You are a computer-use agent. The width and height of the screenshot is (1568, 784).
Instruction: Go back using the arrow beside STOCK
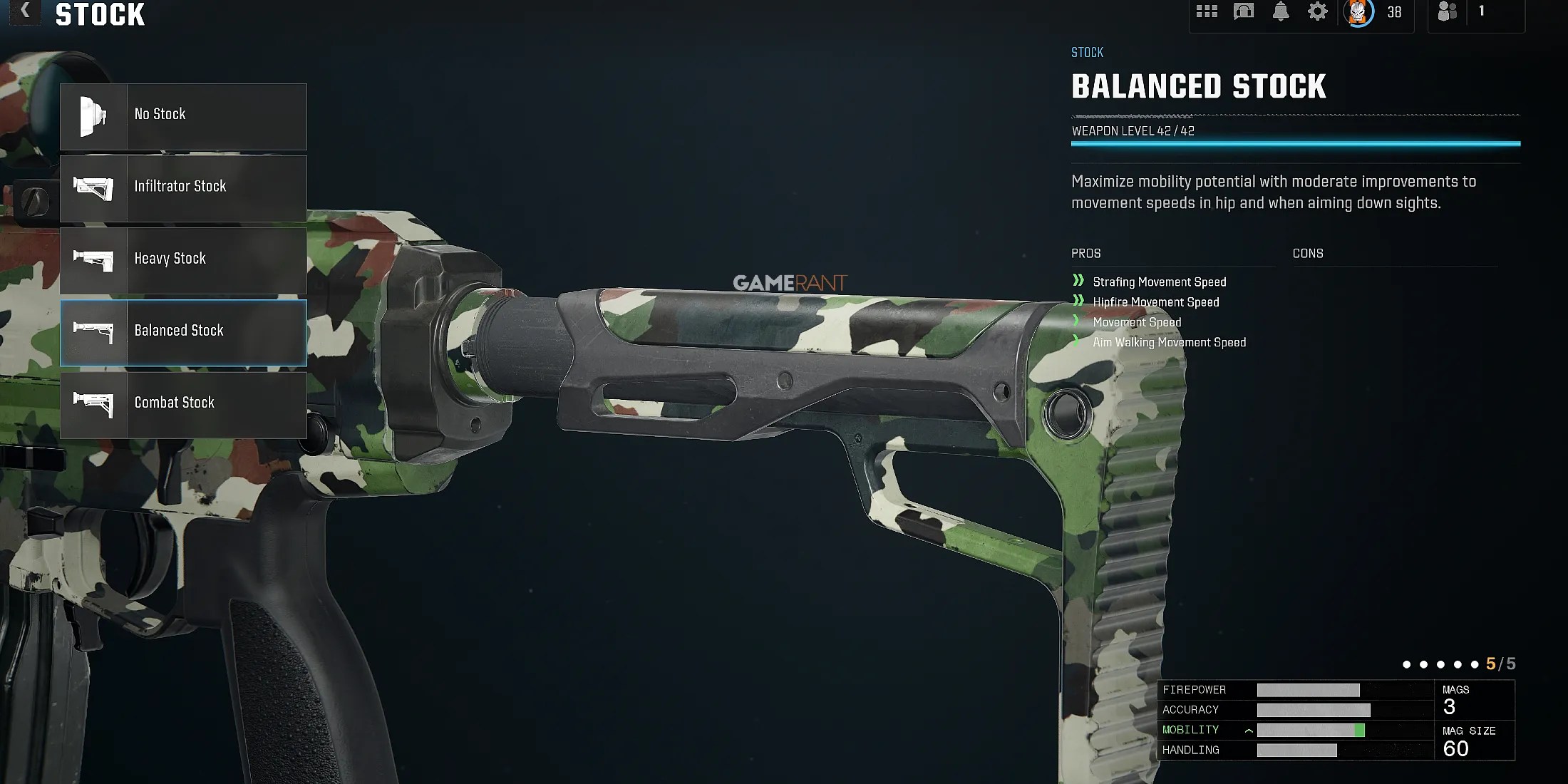click(26, 11)
